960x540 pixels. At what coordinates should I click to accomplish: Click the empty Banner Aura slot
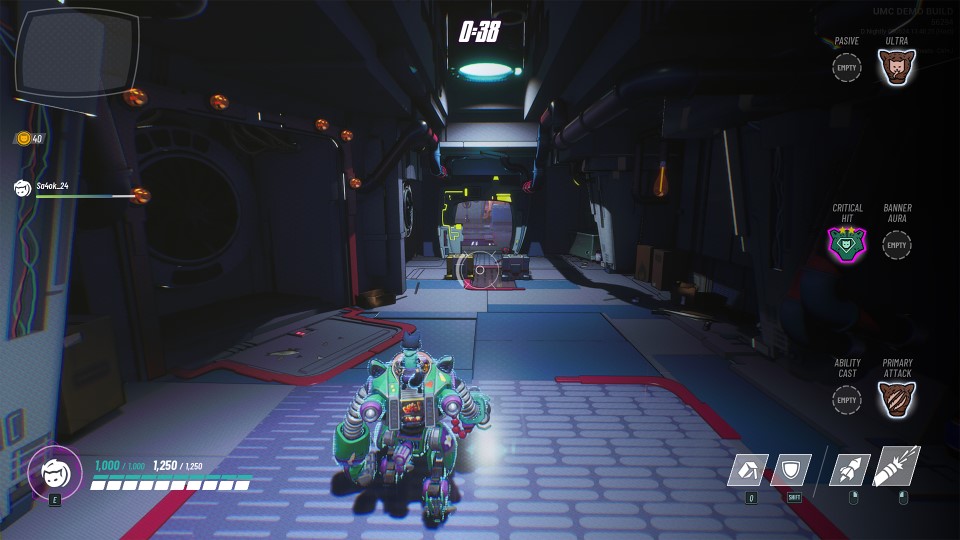tap(897, 244)
